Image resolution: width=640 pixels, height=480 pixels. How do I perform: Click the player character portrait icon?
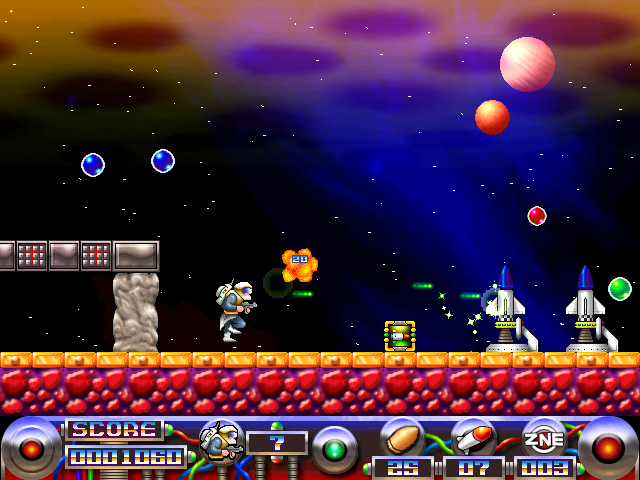point(220,439)
